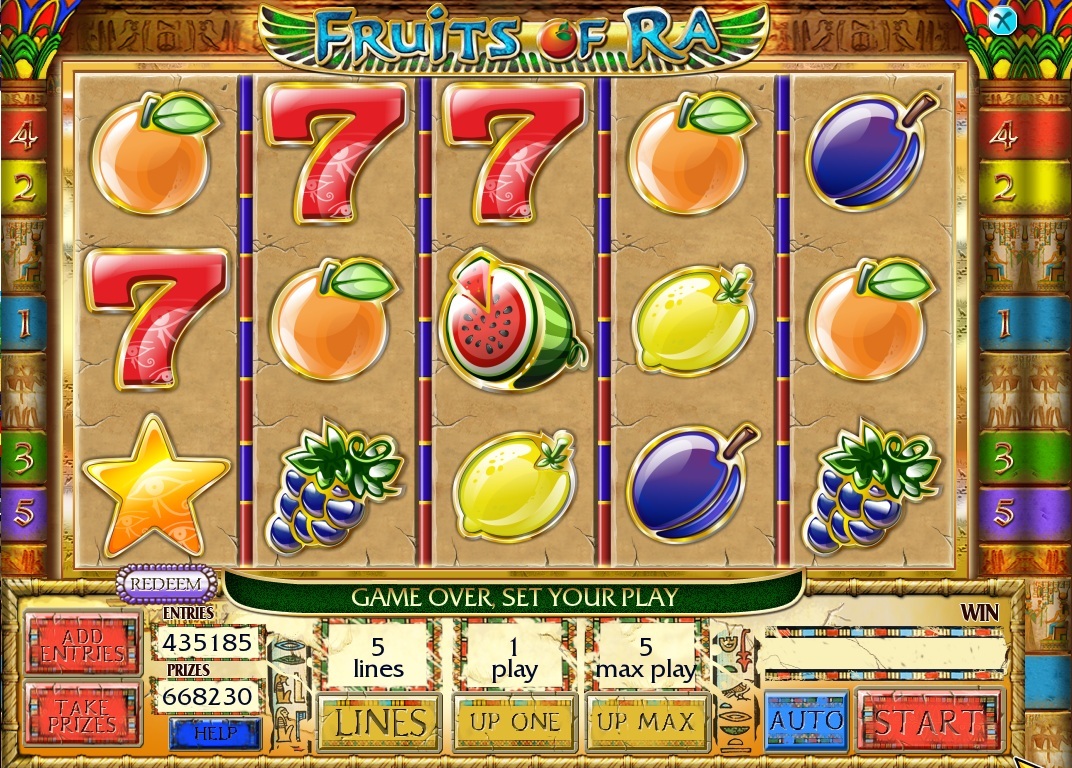1072x768 pixels.
Task: Close the game with the X button
Action: pos(1001,19)
